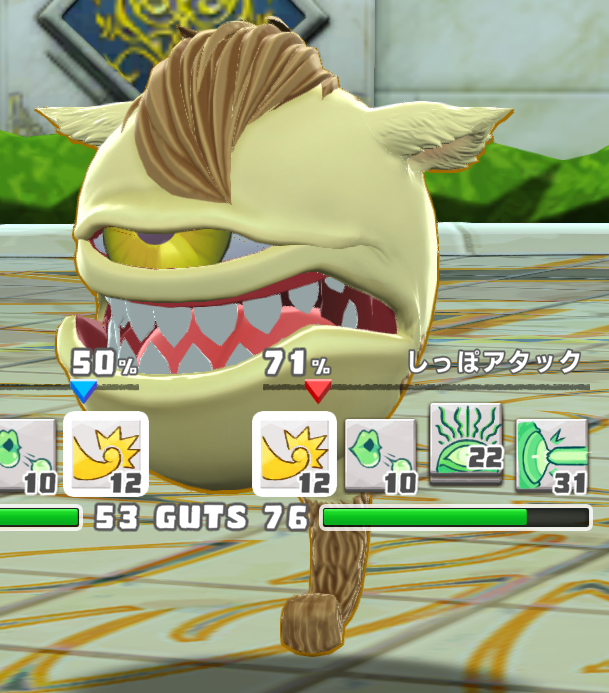Choose the 31-cost green beam skill

tap(552, 456)
